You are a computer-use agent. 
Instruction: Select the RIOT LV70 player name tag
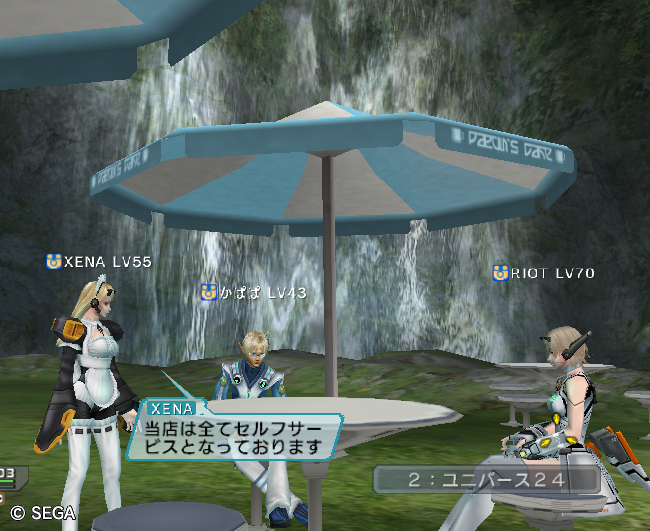tap(544, 272)
